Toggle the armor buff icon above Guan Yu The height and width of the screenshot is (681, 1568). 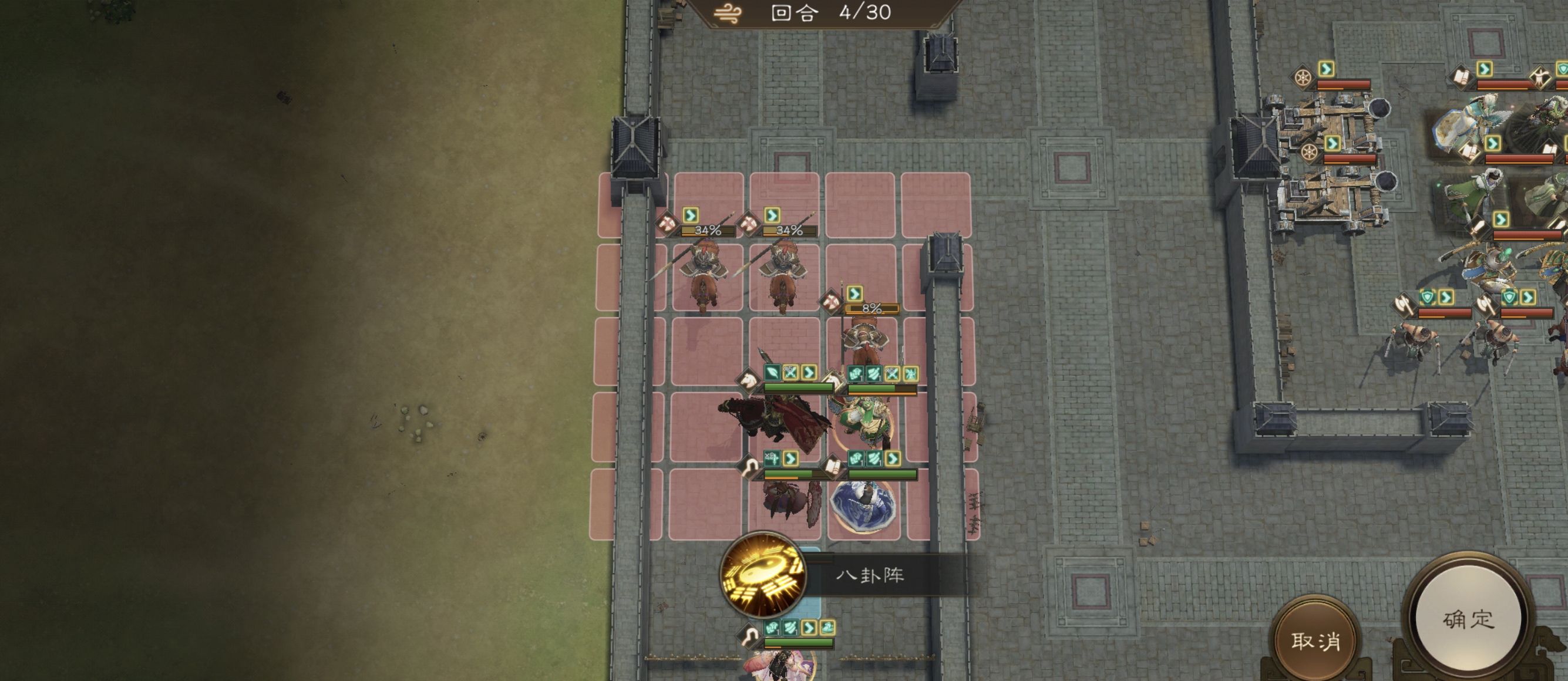pyautogui.click(x=856, y=373)
